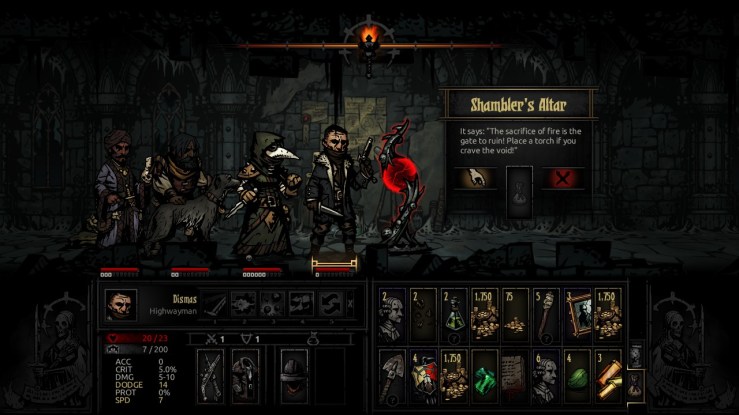This screenshot has width=739, height=415.
Task: Pick the green potion flask stack
Action: click(x=455, y=312)
